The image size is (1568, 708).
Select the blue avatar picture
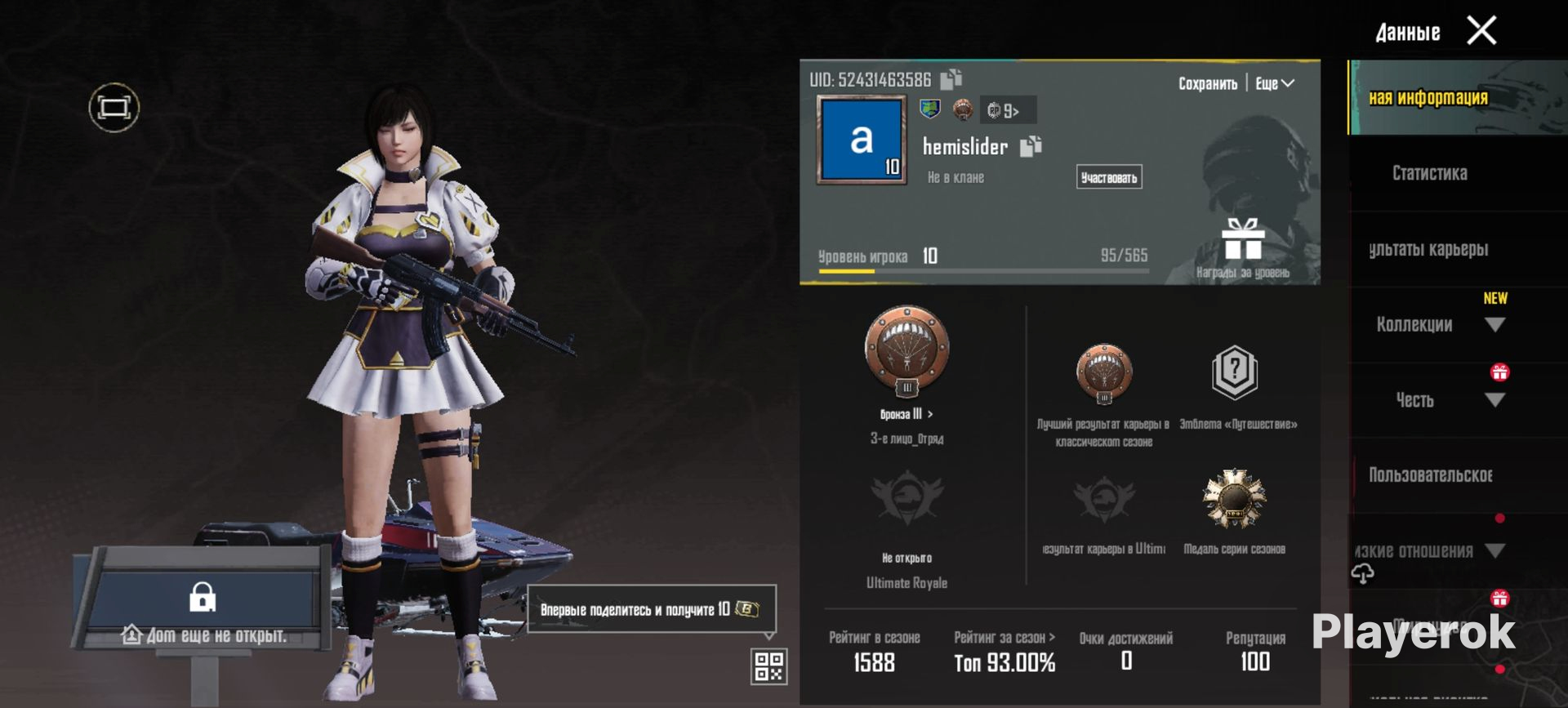(862, 140)
